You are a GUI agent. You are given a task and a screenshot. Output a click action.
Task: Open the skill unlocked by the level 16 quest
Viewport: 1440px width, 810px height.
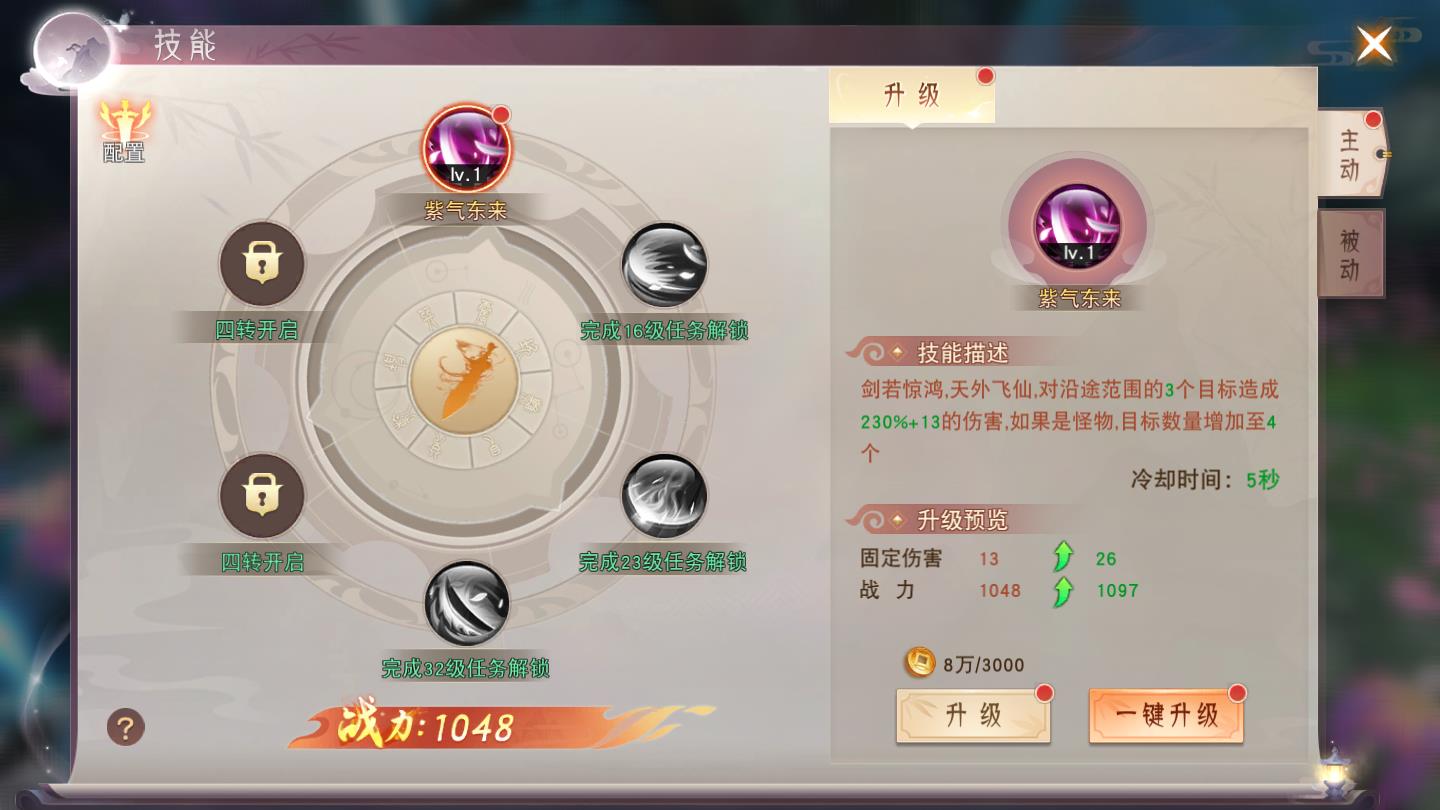(x=665, y=263)
